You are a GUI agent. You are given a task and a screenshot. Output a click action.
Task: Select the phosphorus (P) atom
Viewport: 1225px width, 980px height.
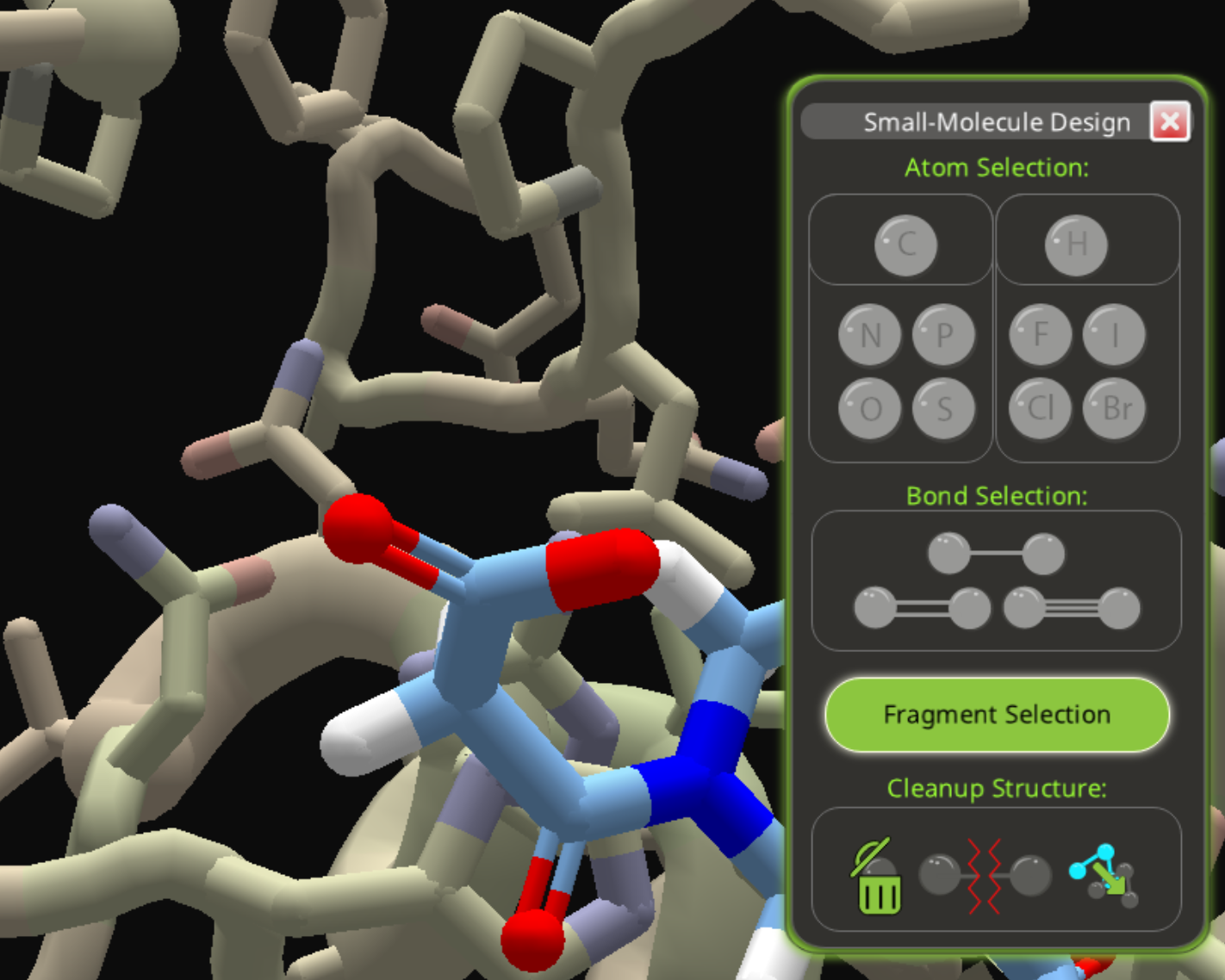tap(943, 335)
